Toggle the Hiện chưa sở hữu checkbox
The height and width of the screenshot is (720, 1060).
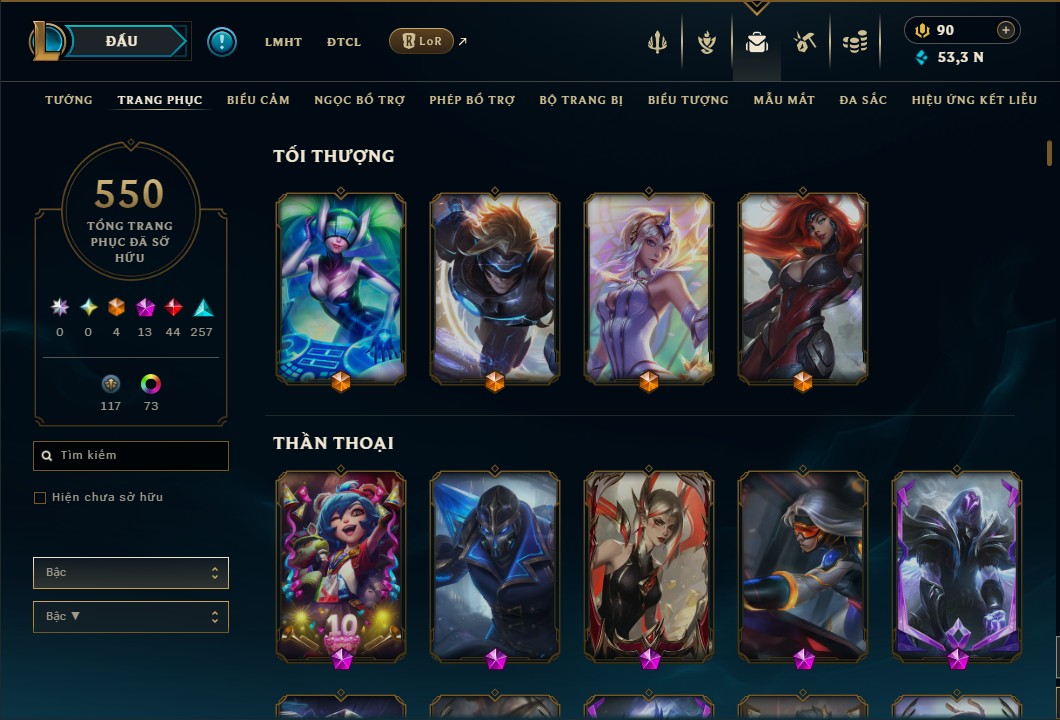40,498
